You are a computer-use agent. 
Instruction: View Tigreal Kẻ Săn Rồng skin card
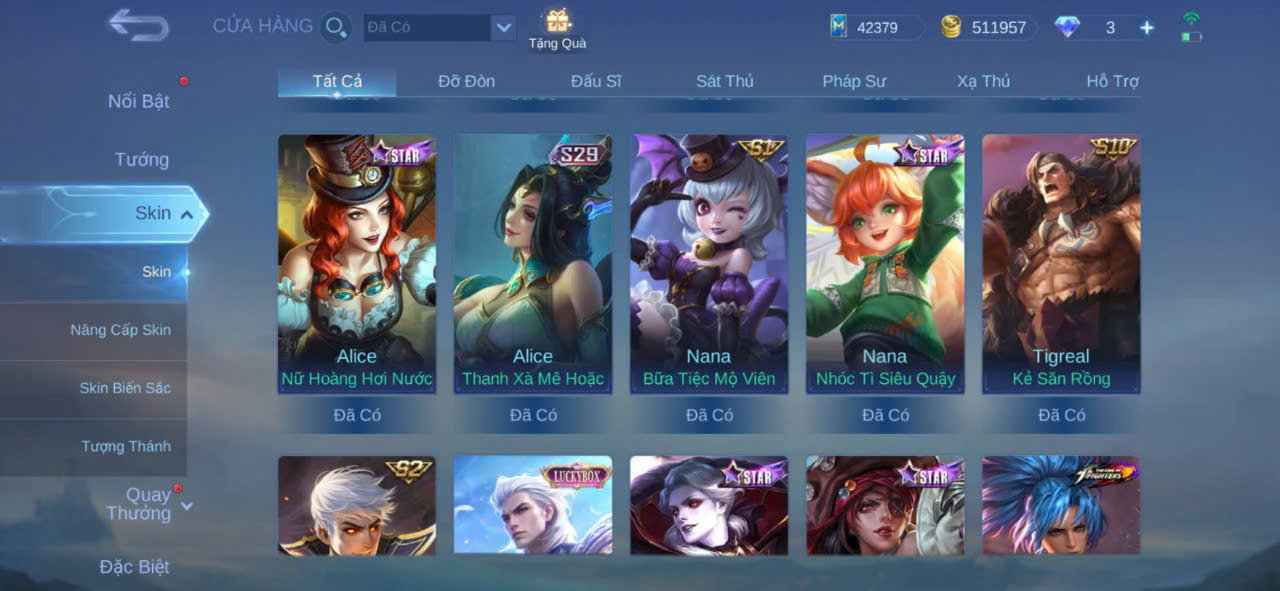pyautogui.click(x=1061, y=264)
